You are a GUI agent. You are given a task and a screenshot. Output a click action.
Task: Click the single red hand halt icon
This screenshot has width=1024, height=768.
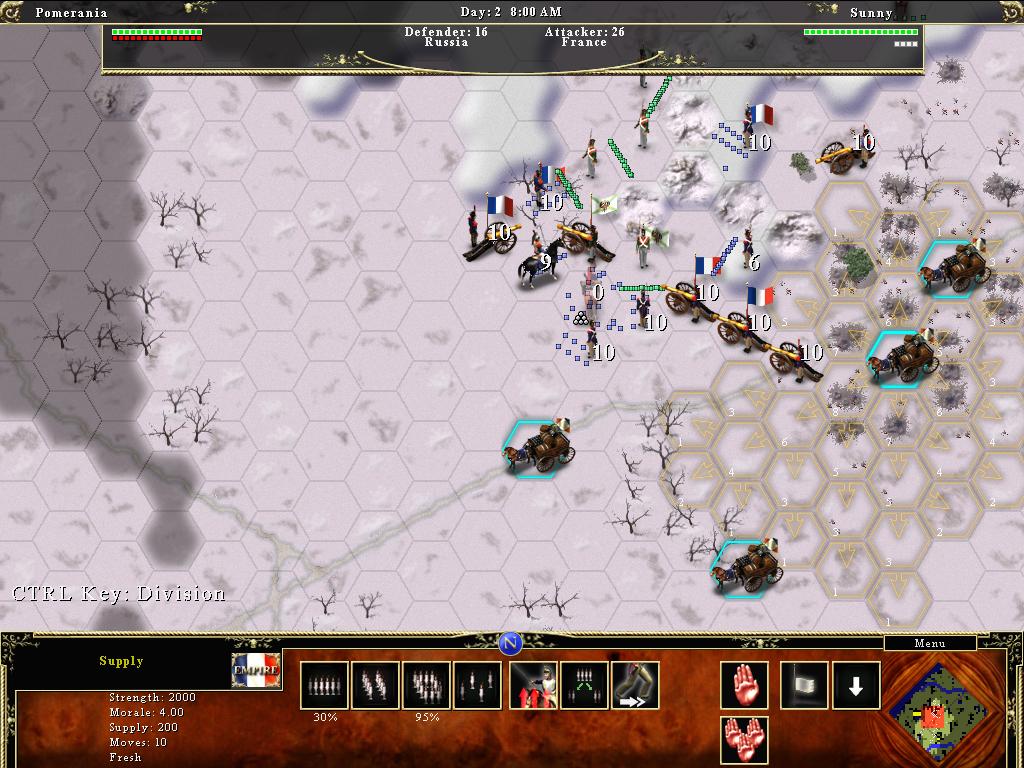pyautogui.click(x=744, y=686)
